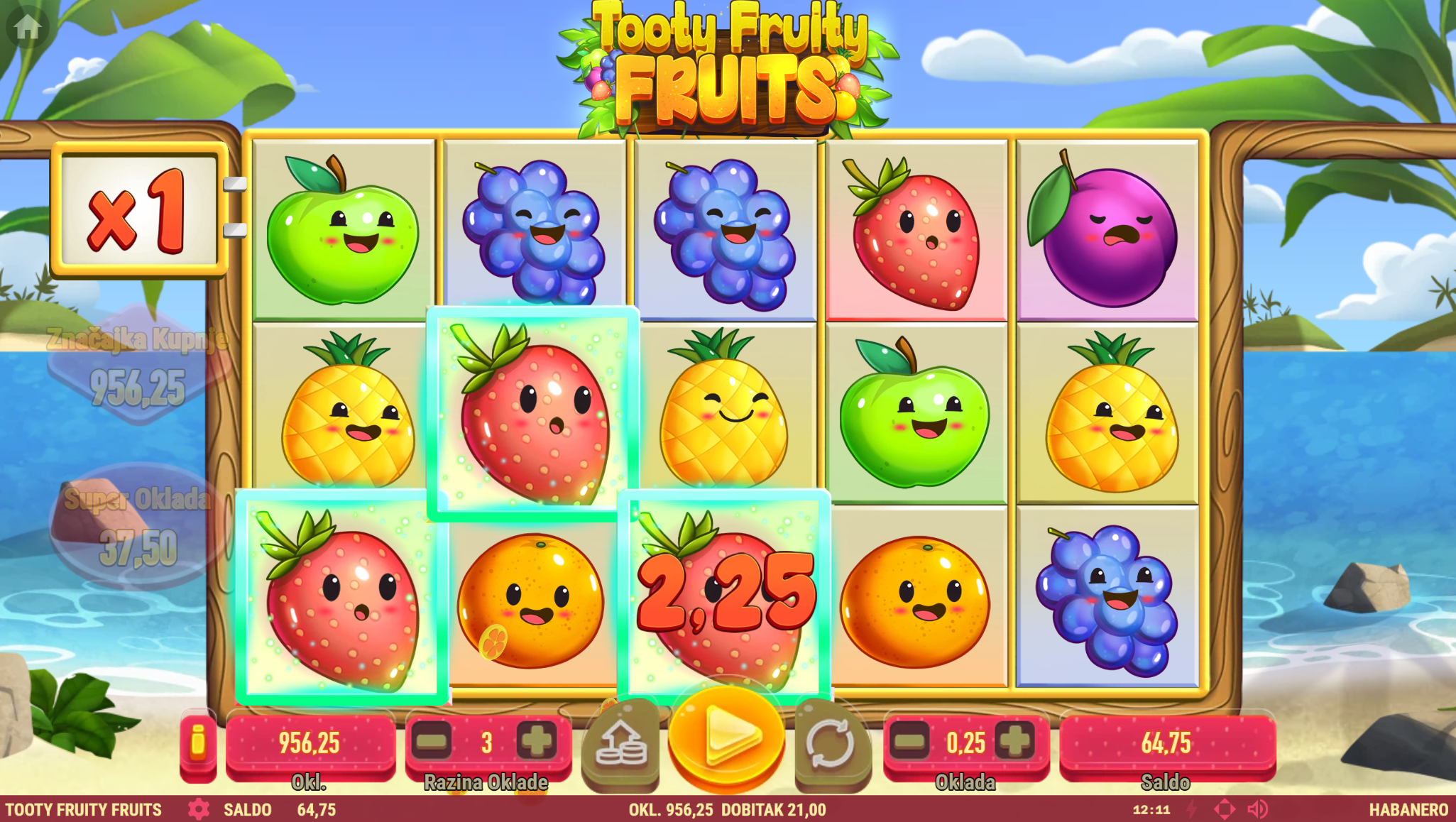
Task: Select the max bet coin stack button
Action: (x=621, y=744)
